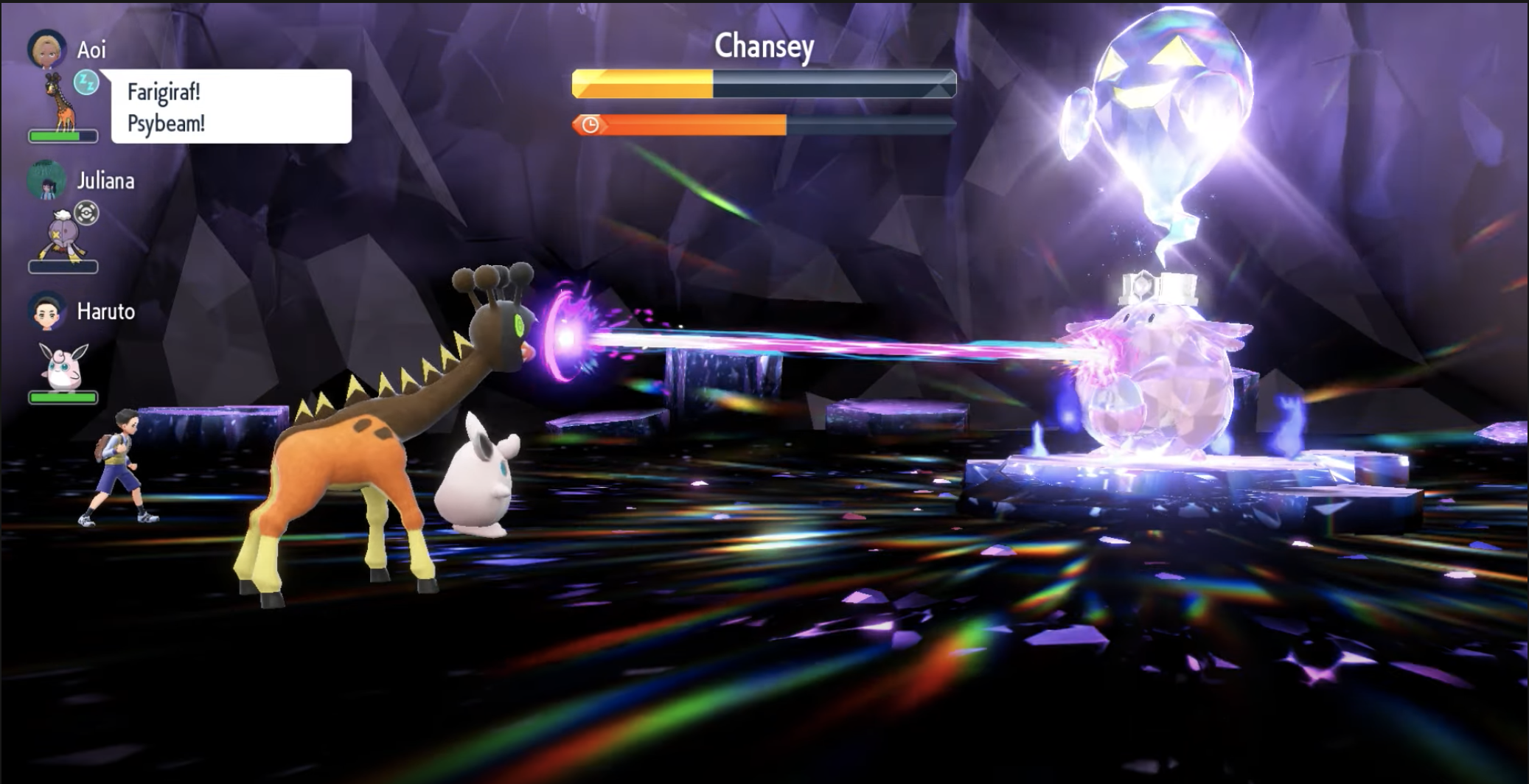1529x784 pixels.
Task: Select Aoi's trainer avatar
Action: (x=46, y=49)
